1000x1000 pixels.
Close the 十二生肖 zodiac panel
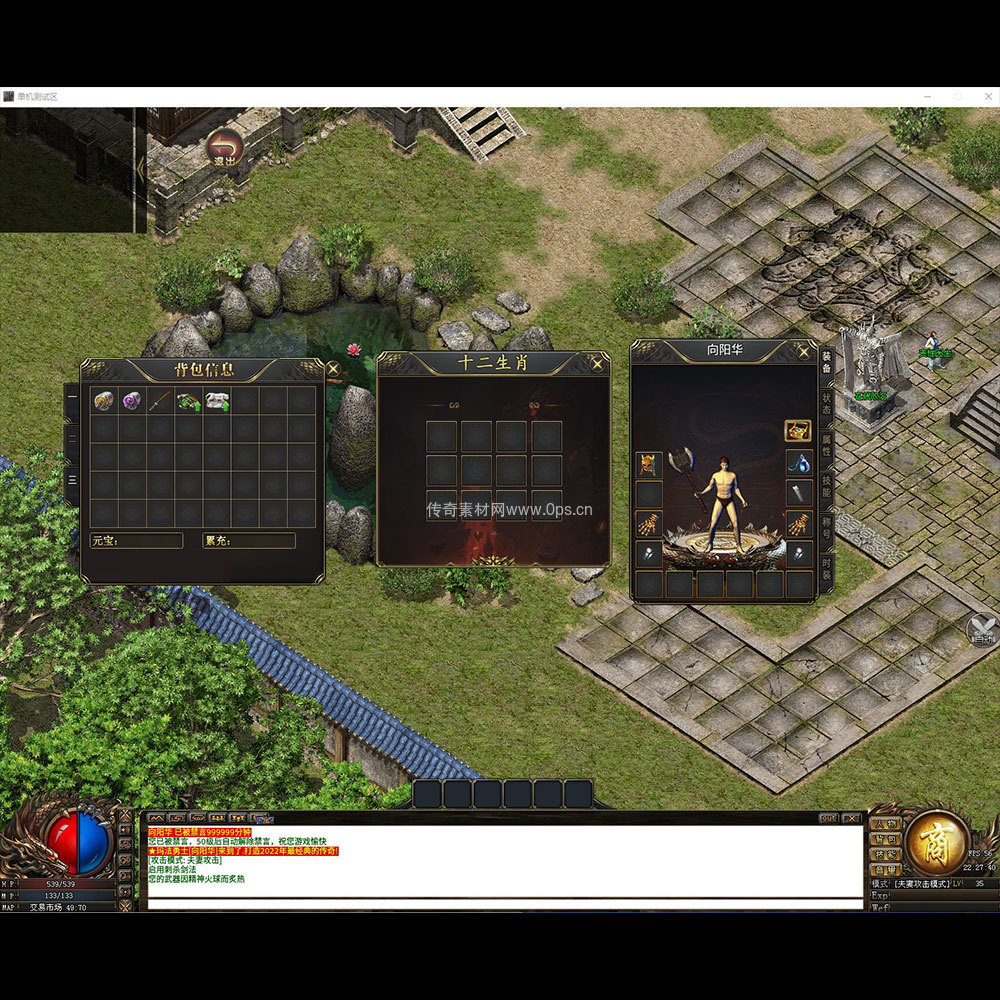pyautogui.click(x=597, y=364)
